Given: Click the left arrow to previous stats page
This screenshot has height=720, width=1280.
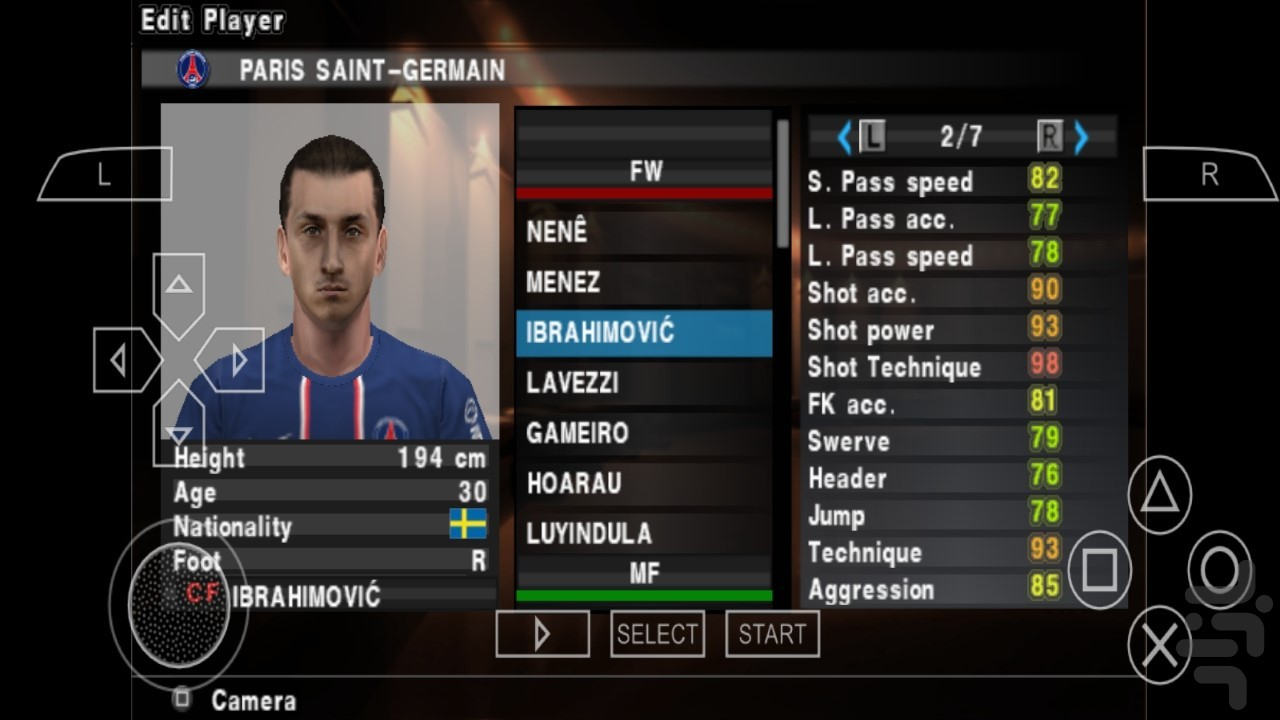Looking at the screenshot, I should 843,138.
